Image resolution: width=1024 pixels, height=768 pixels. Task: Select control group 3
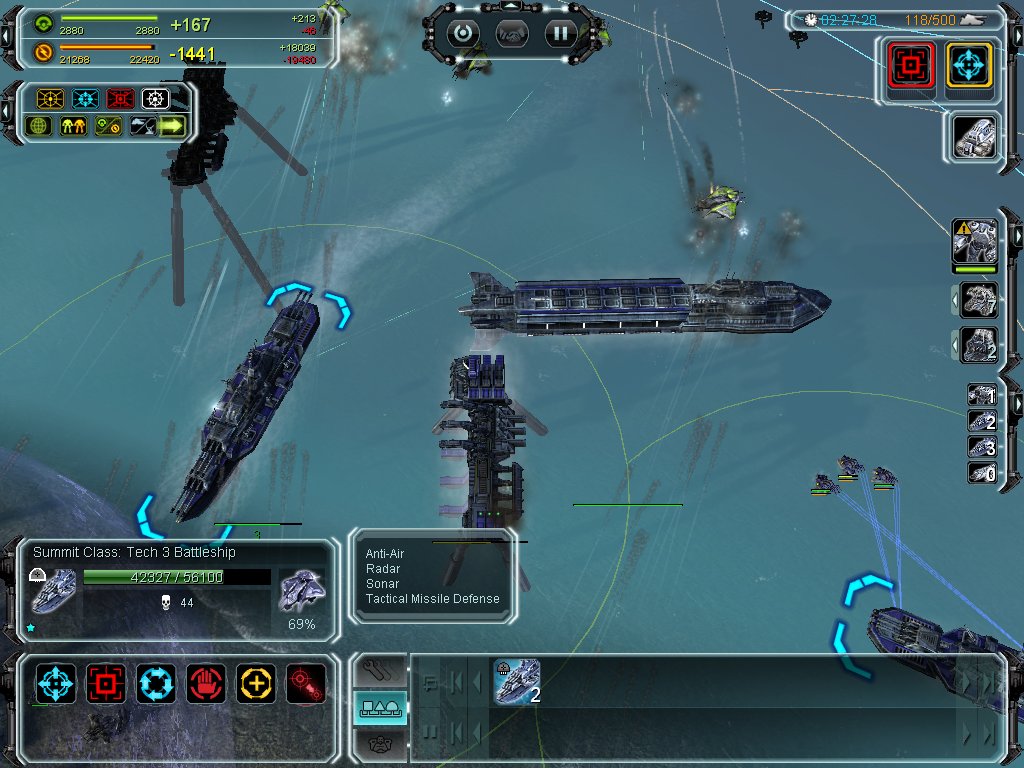[x=980, y=447]
